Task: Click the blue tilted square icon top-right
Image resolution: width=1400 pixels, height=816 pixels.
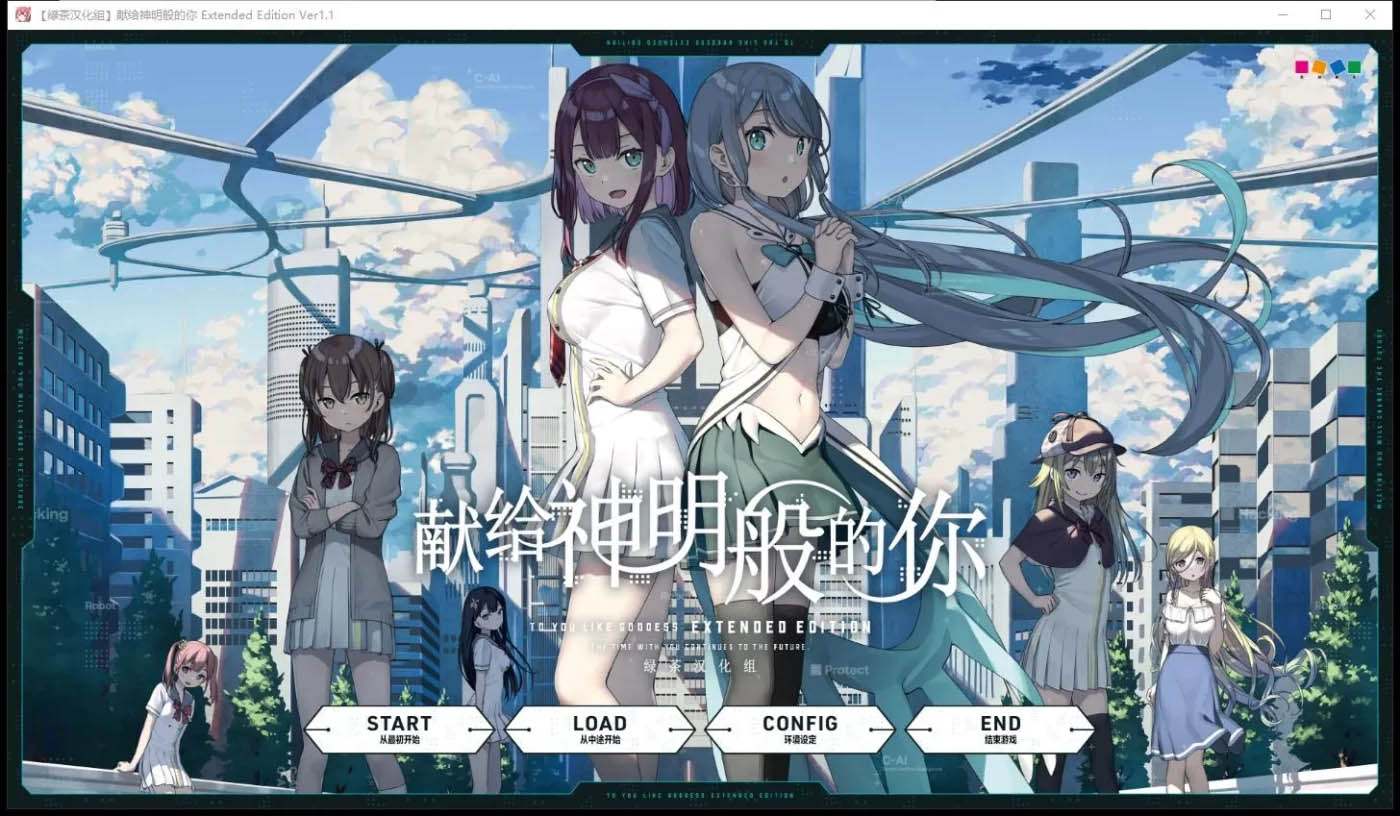Action: click(1337, 66)
